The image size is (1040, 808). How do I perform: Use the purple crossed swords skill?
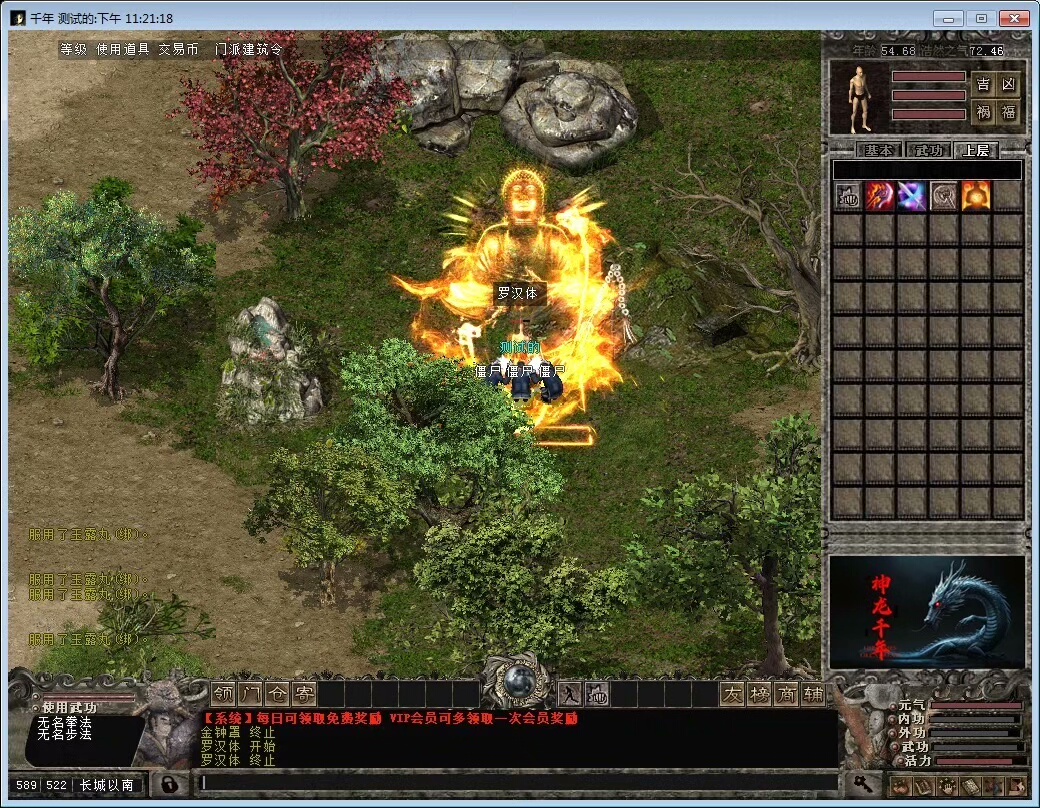(x=911, y=196)
